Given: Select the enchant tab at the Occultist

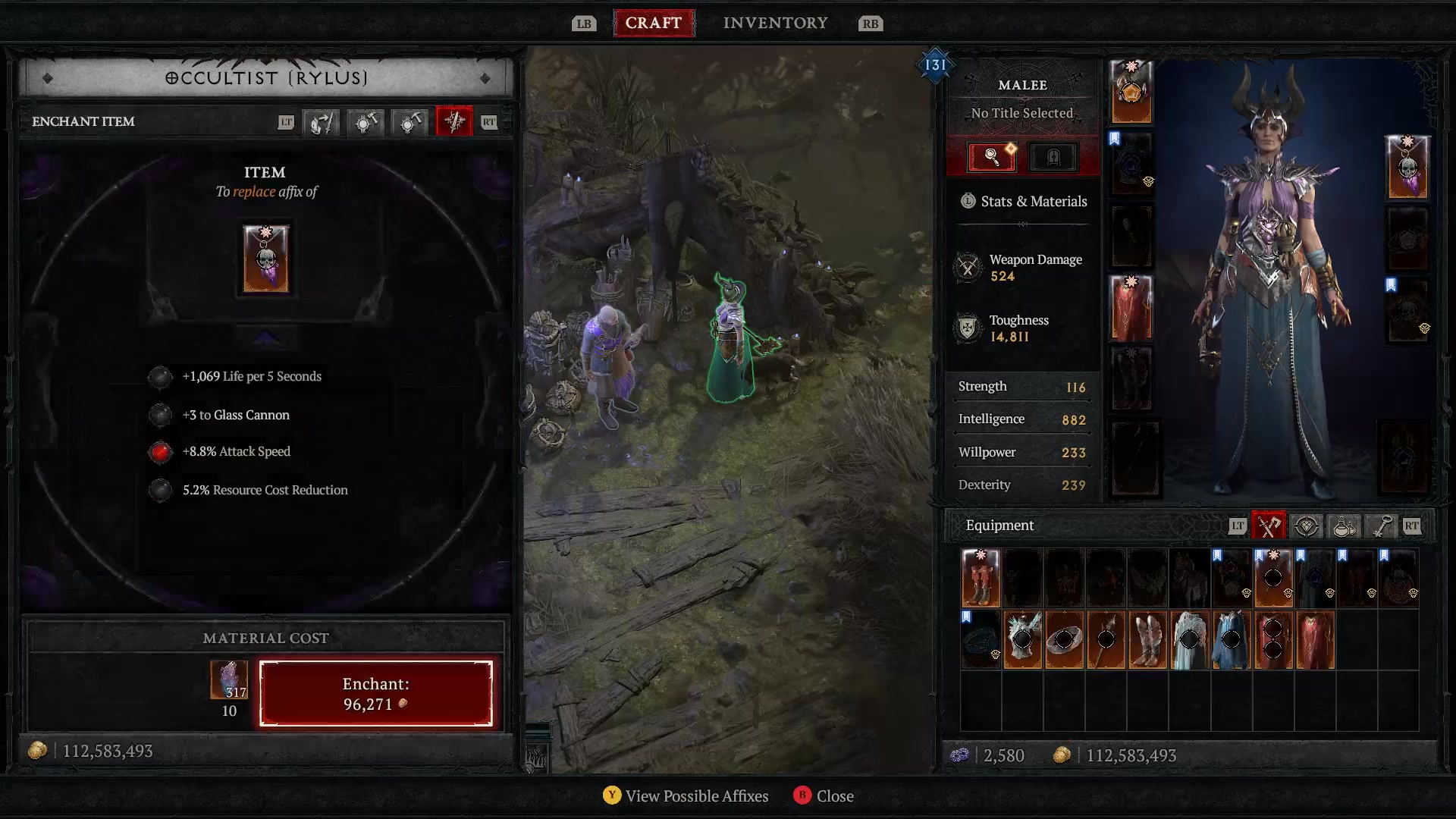Looking at the screenshot, I should tap(453, 122).
